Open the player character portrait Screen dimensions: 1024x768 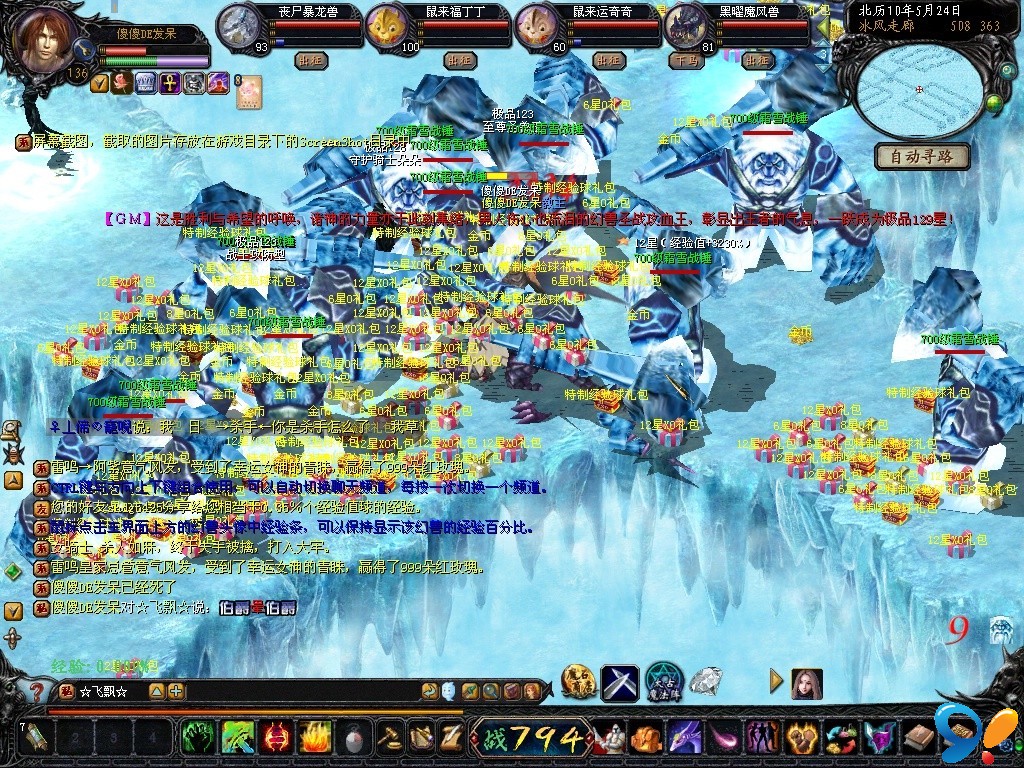coord(46,40)
